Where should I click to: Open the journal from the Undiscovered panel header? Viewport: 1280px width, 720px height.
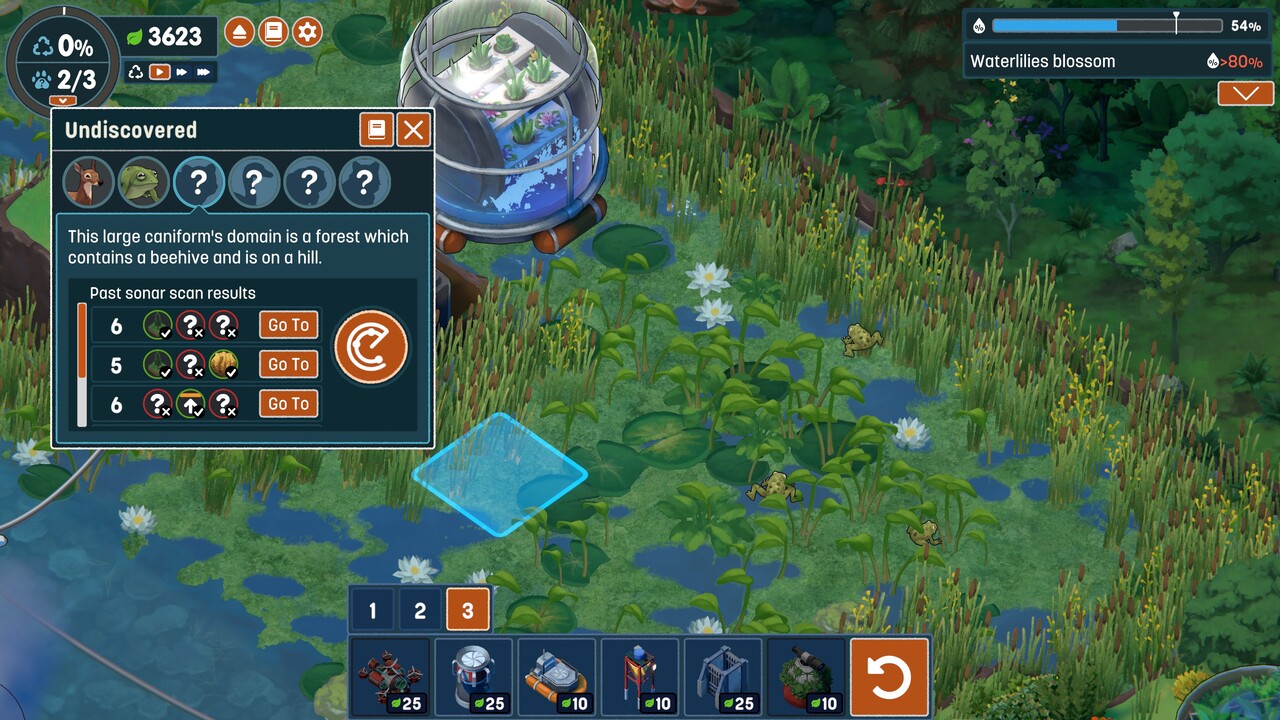[x=376, y=130]
